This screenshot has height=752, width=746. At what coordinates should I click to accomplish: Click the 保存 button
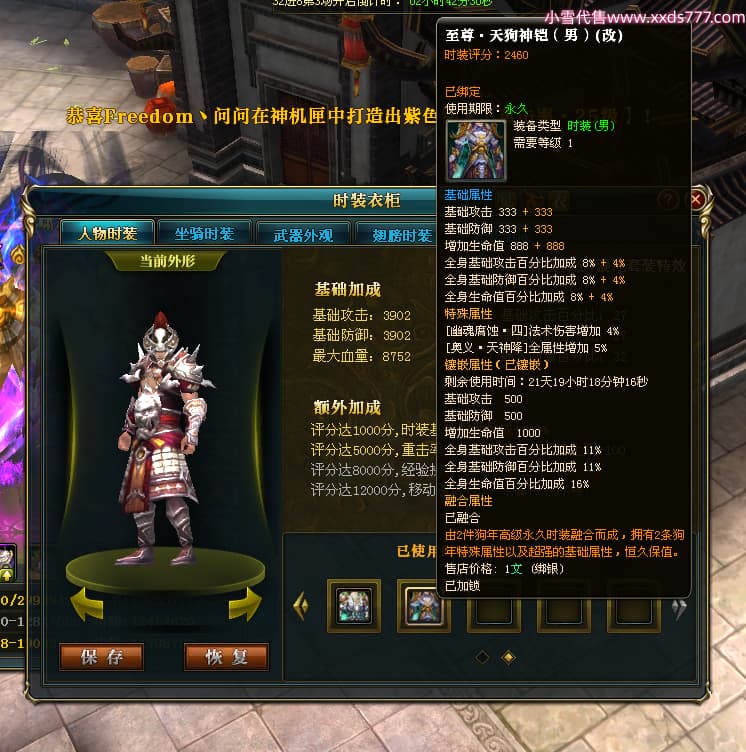(102, 657)
